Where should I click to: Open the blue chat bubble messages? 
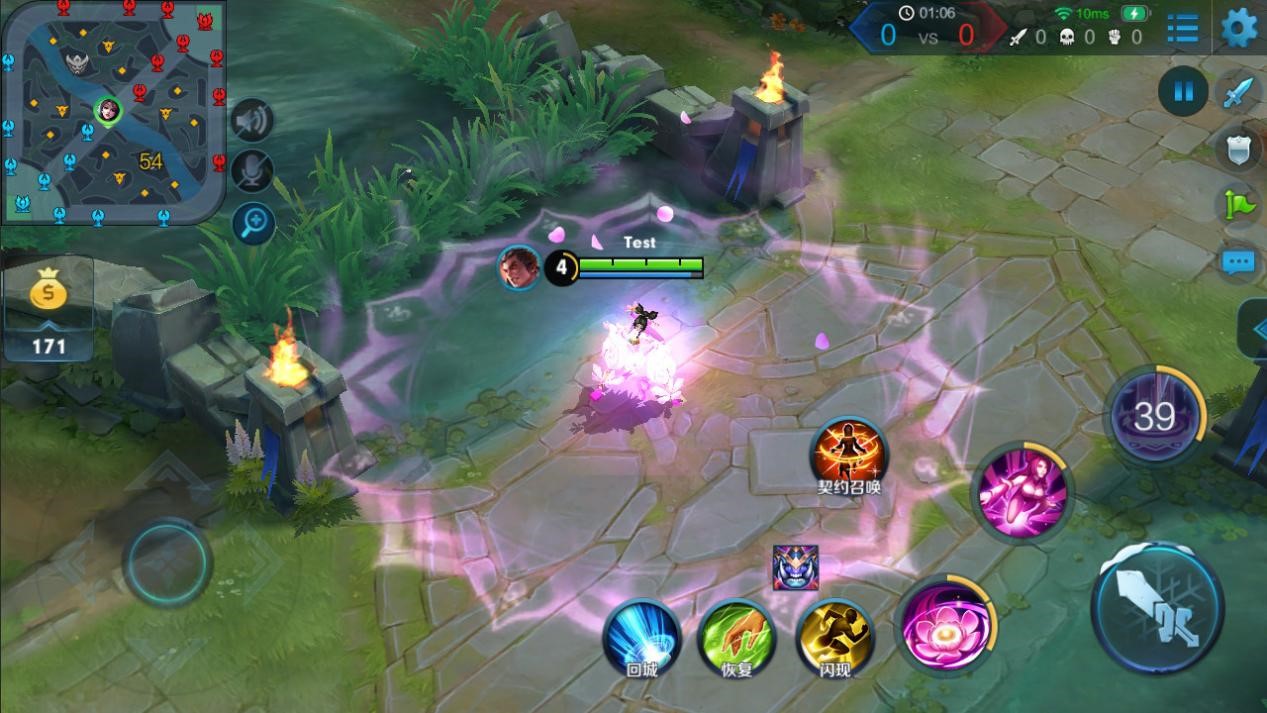pyautogui.click(x=1239, y=262)
